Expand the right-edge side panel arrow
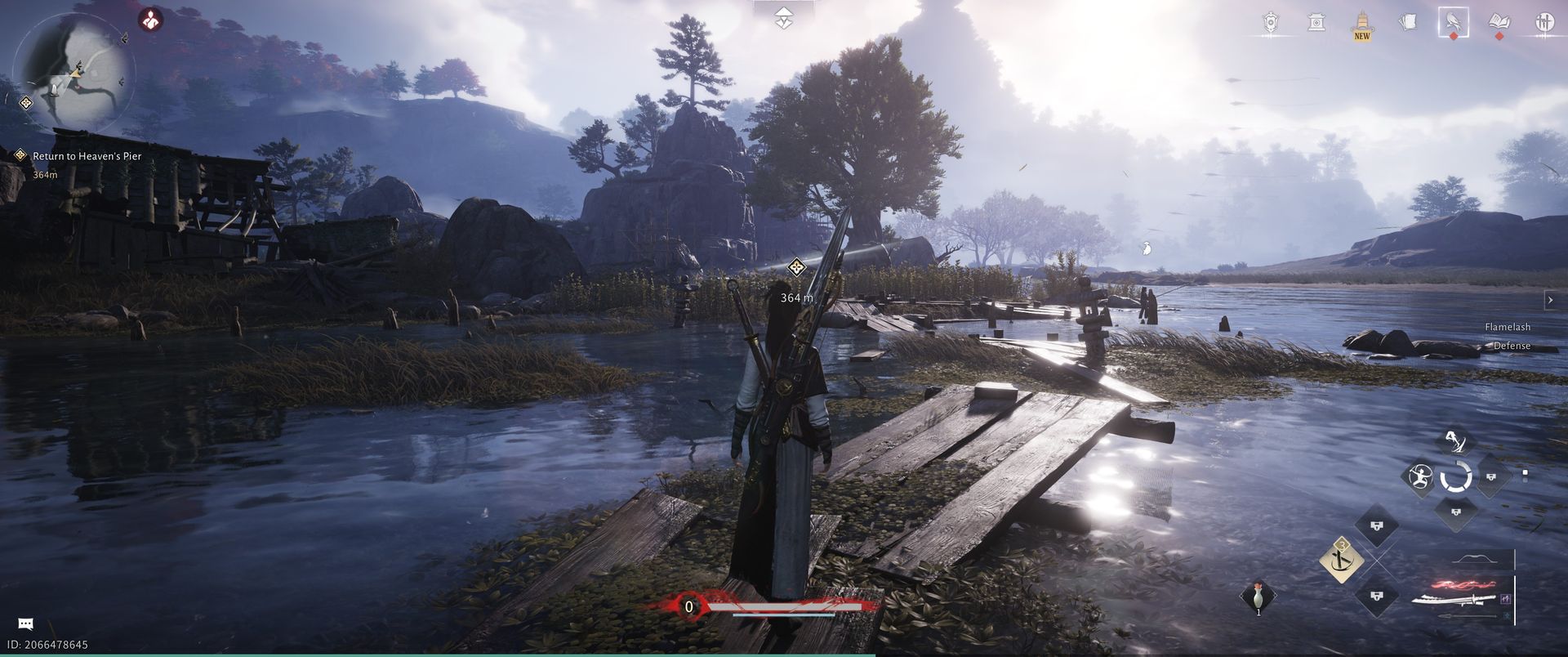 [1550, 301]
